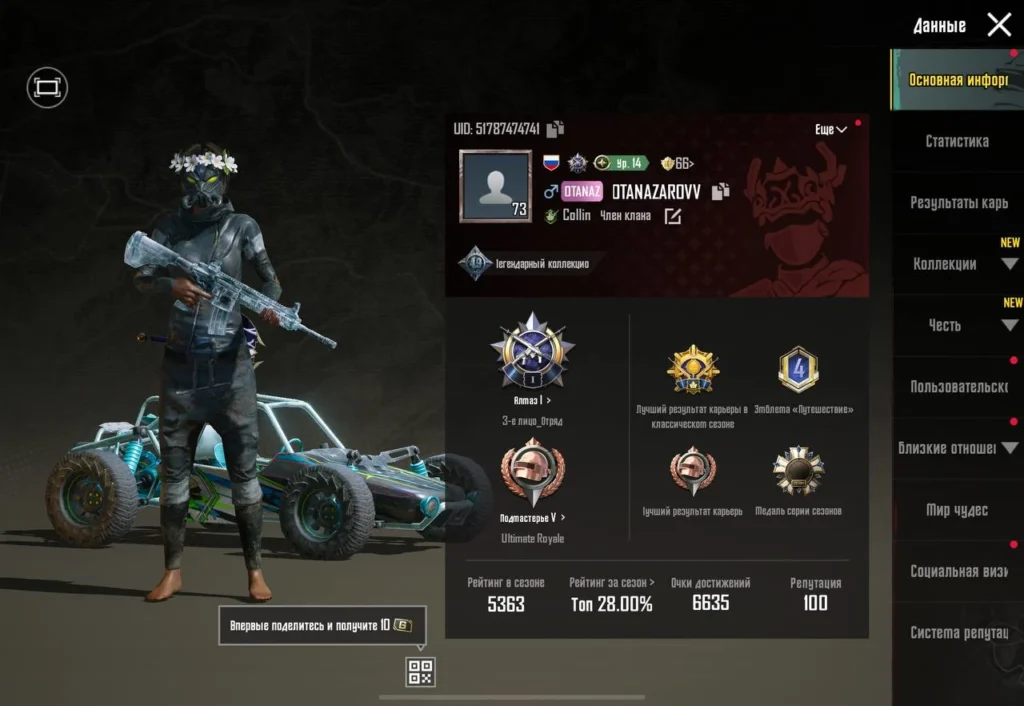
Task: Open the Система репутации tab
Action: (x=957, y=632)
